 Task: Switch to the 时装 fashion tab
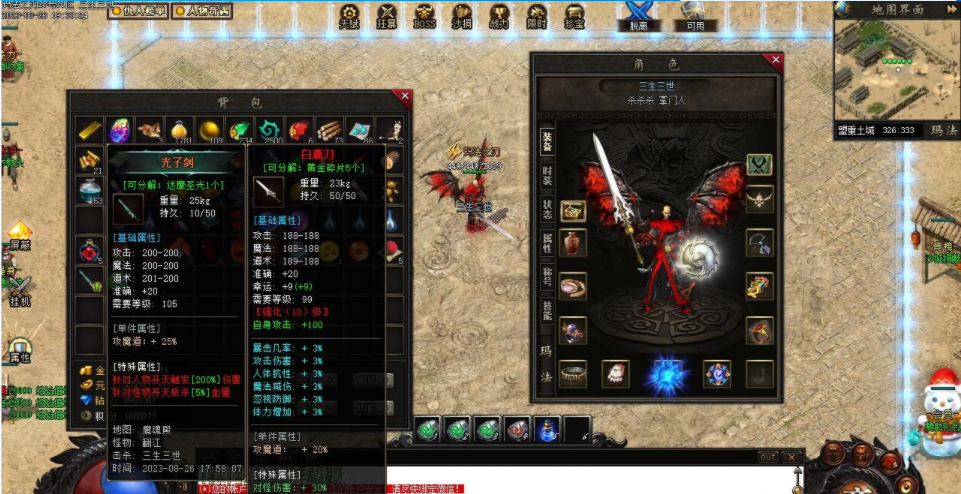(x=547, y=177)
